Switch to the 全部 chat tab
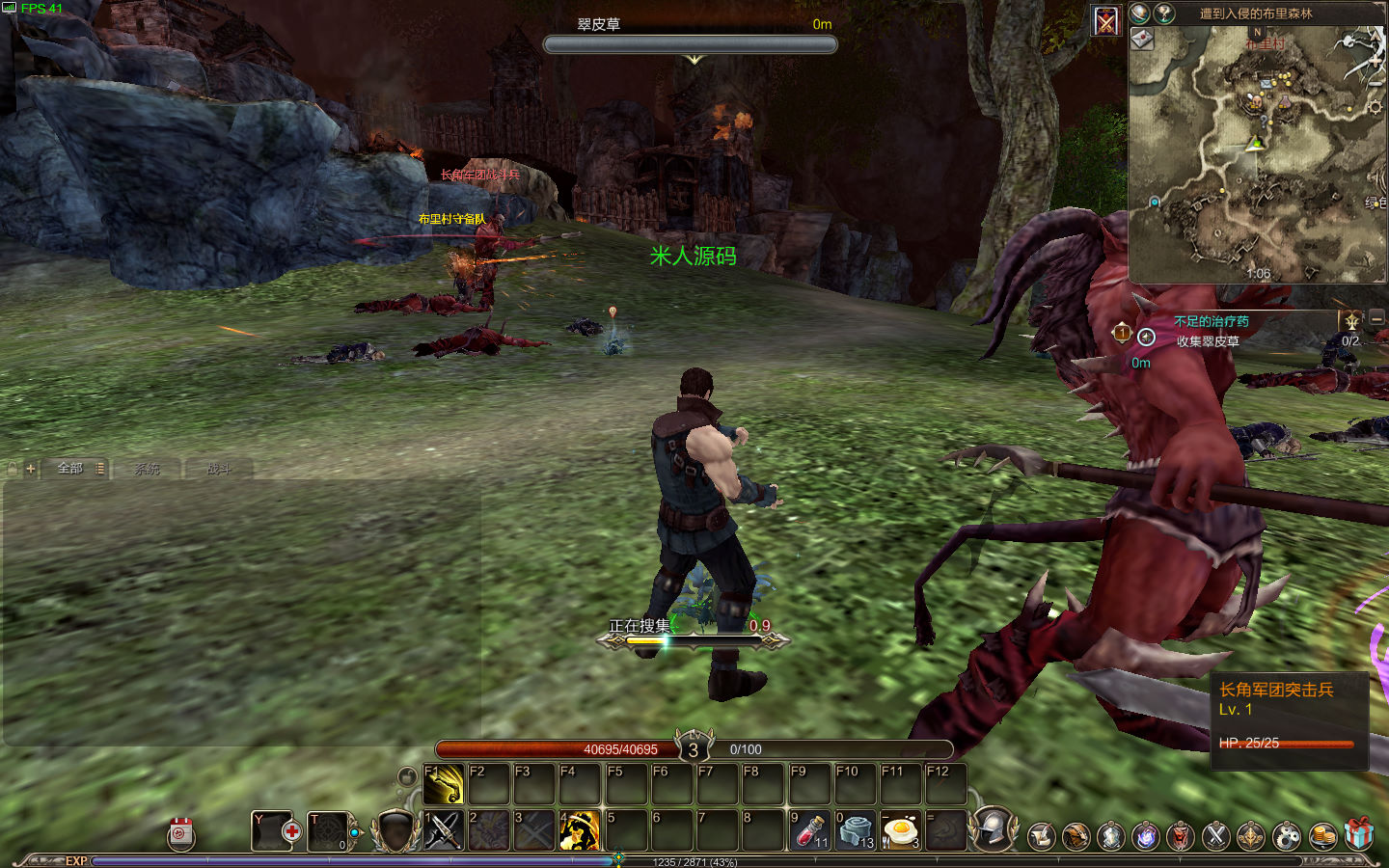The height and width of the screenshot is (868, 1389). pos(70,469)
